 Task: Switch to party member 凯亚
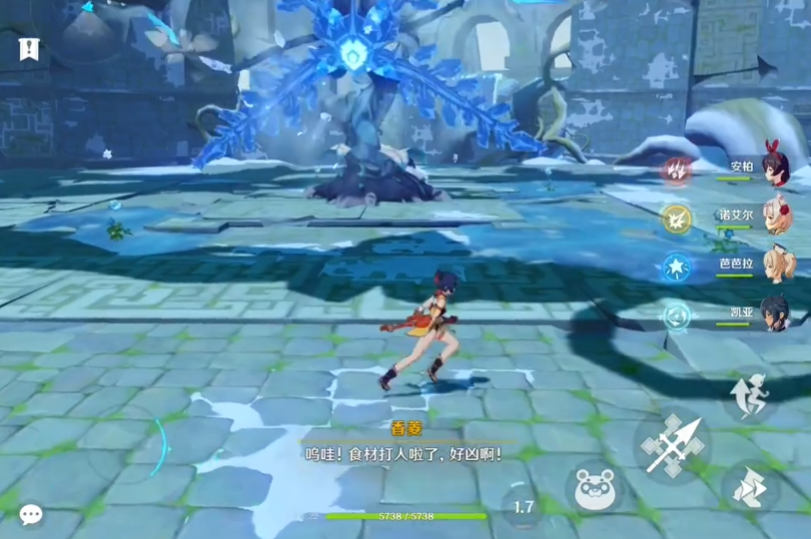coord(774,312)
